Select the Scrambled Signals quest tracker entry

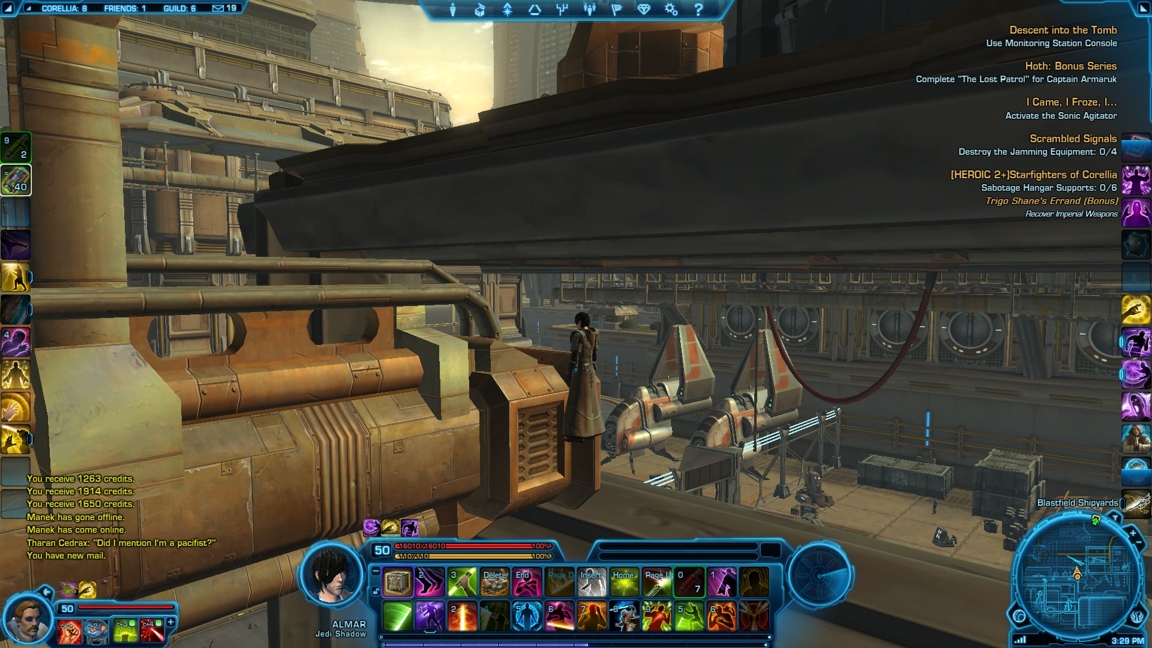click(1073, 139)
